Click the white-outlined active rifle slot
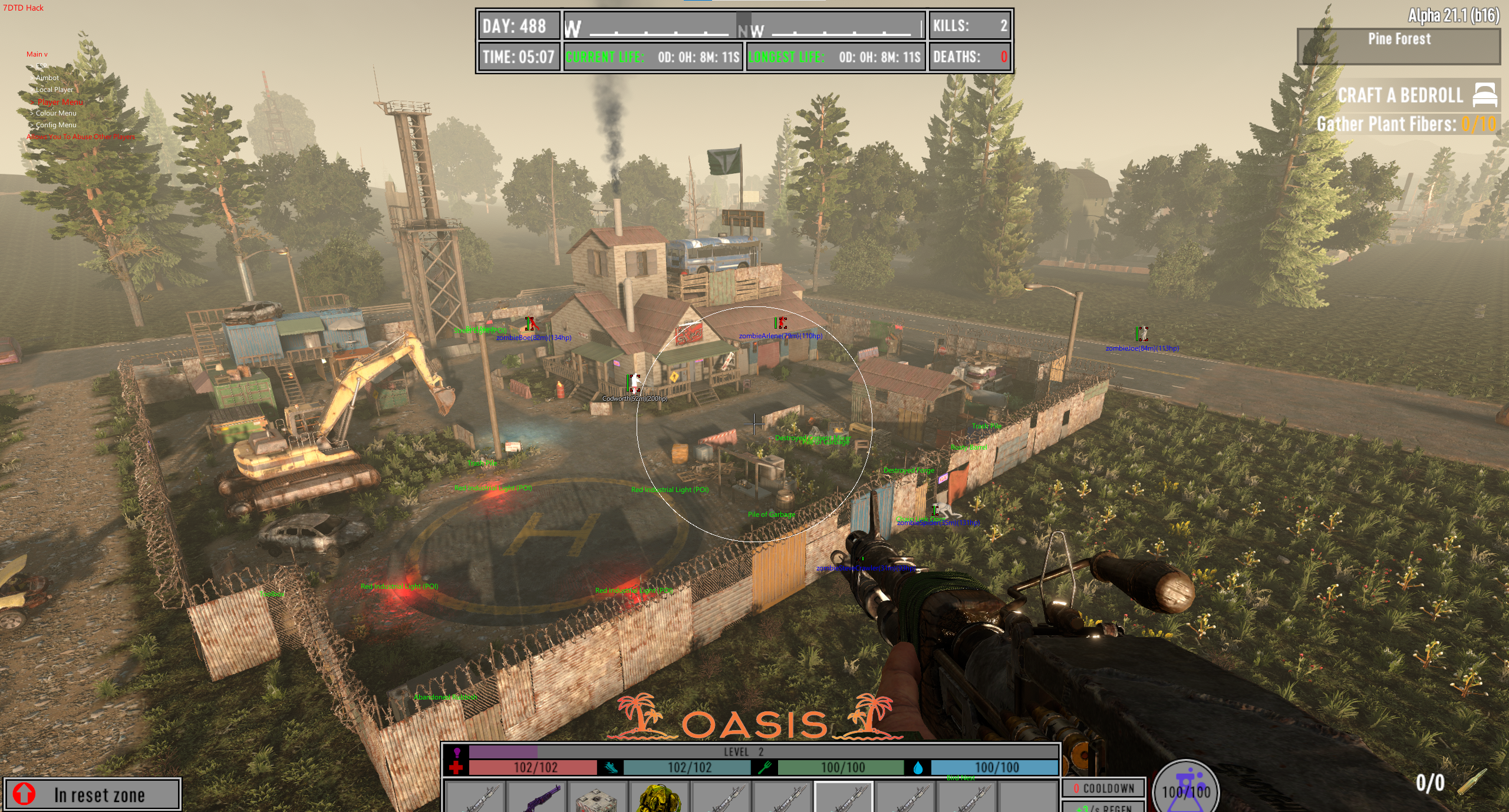1509x812 pixels. pos(844,798)
